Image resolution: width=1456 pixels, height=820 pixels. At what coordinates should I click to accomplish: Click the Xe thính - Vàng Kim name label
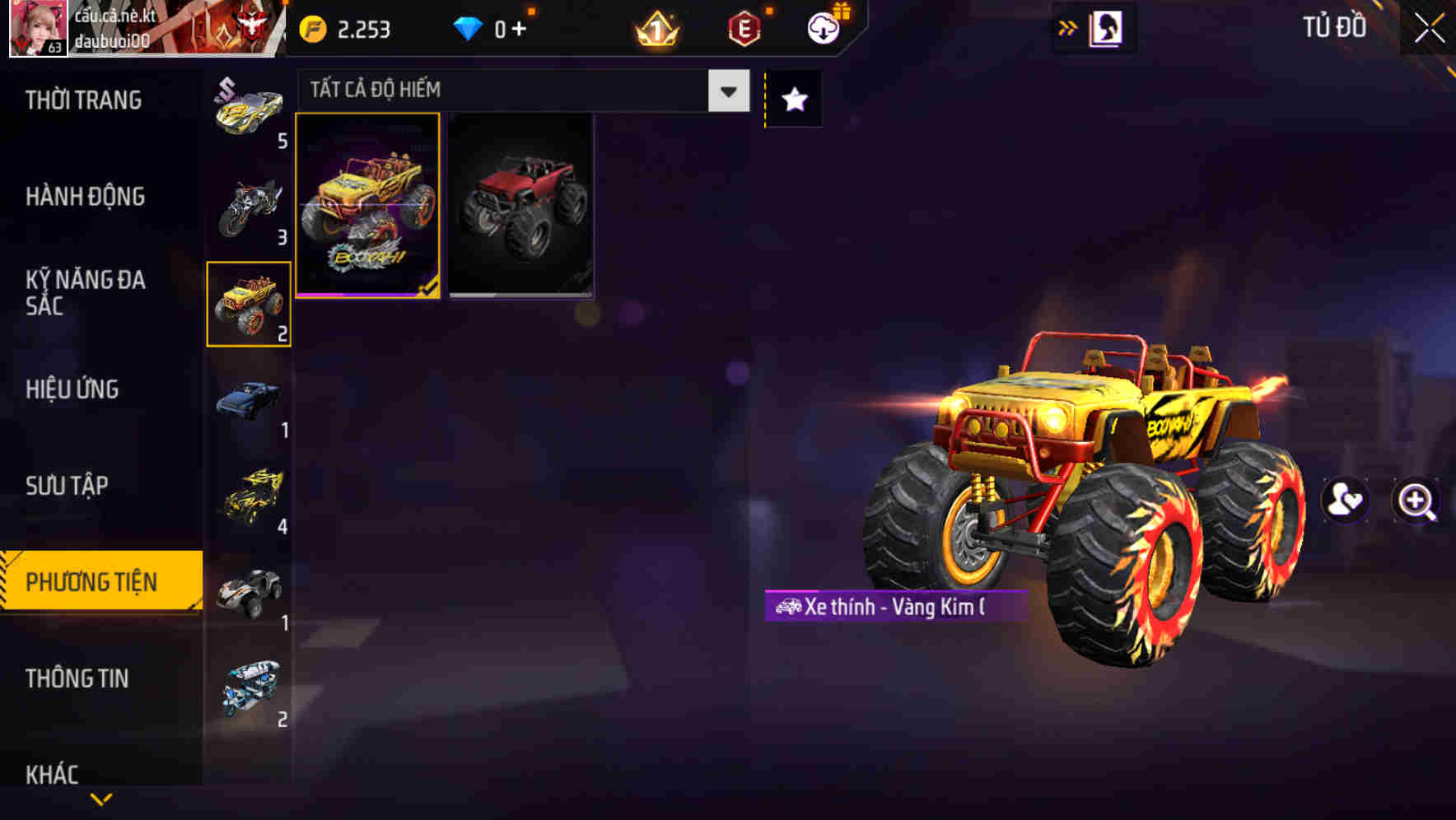coord(894,608)
